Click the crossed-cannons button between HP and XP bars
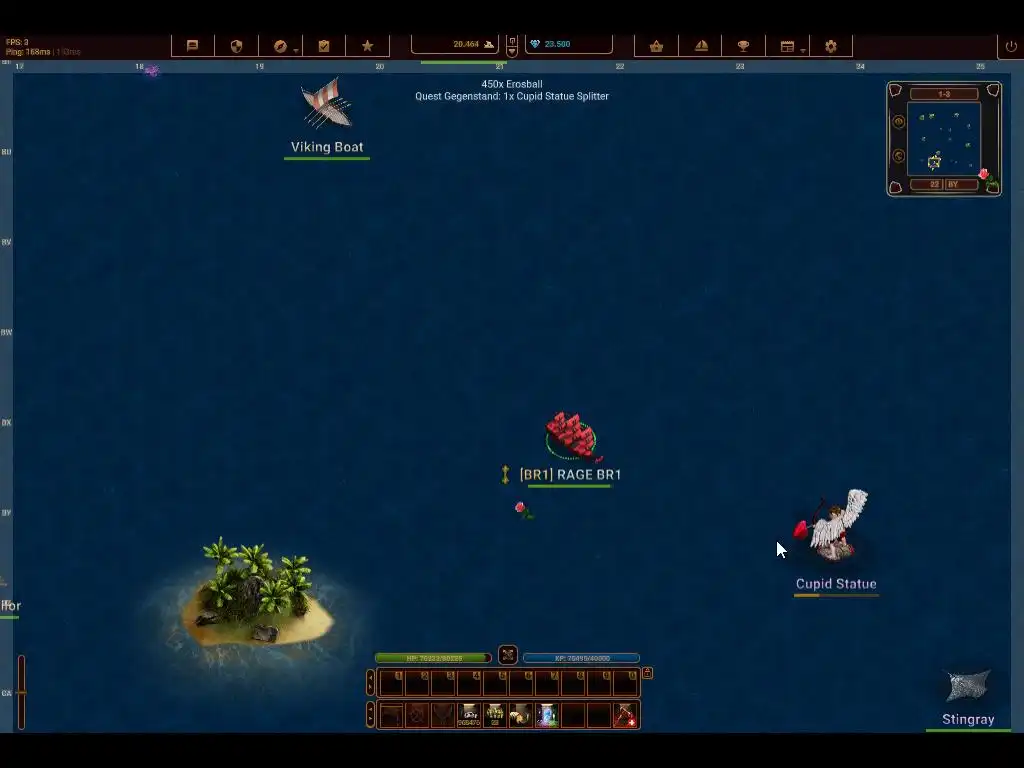1024x768 pixels. point(508,655)
